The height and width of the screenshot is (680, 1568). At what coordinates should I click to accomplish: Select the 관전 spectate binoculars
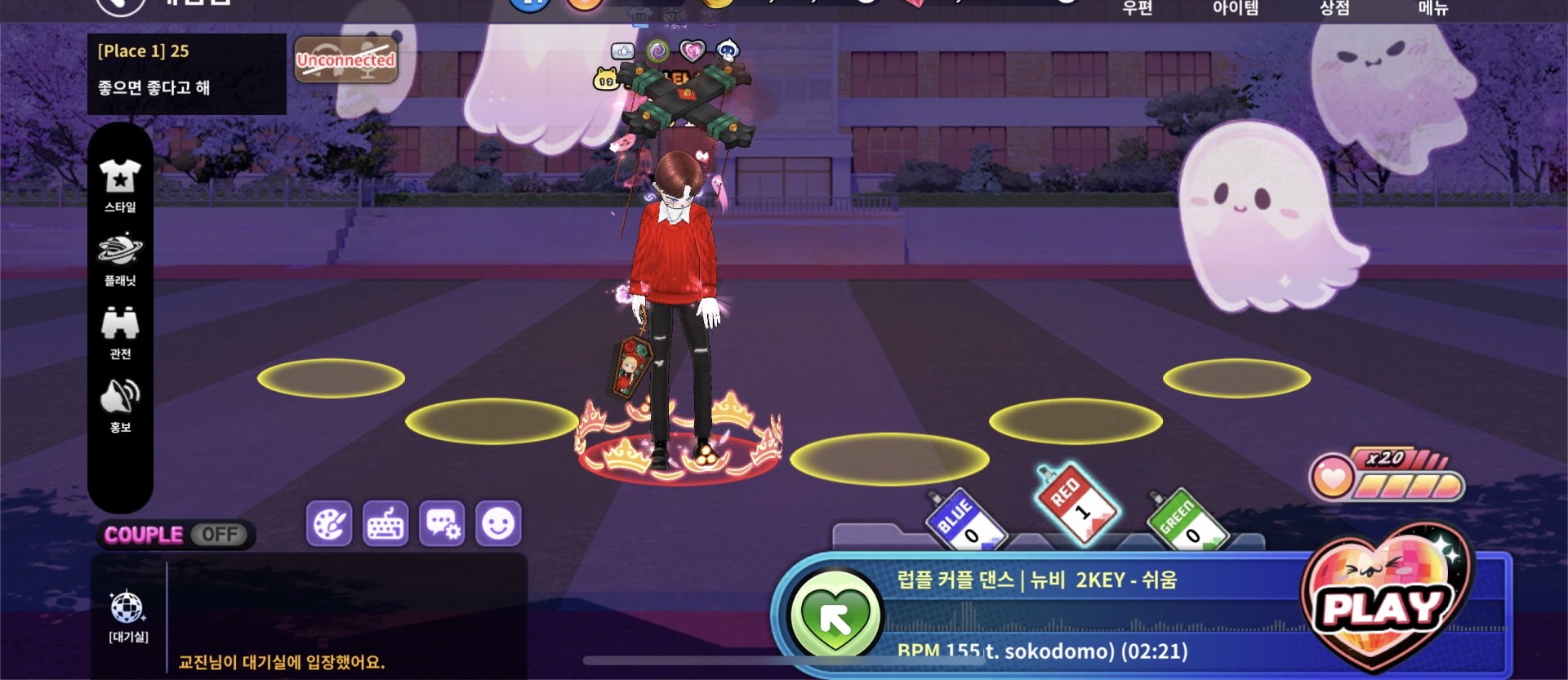(120, 332)
